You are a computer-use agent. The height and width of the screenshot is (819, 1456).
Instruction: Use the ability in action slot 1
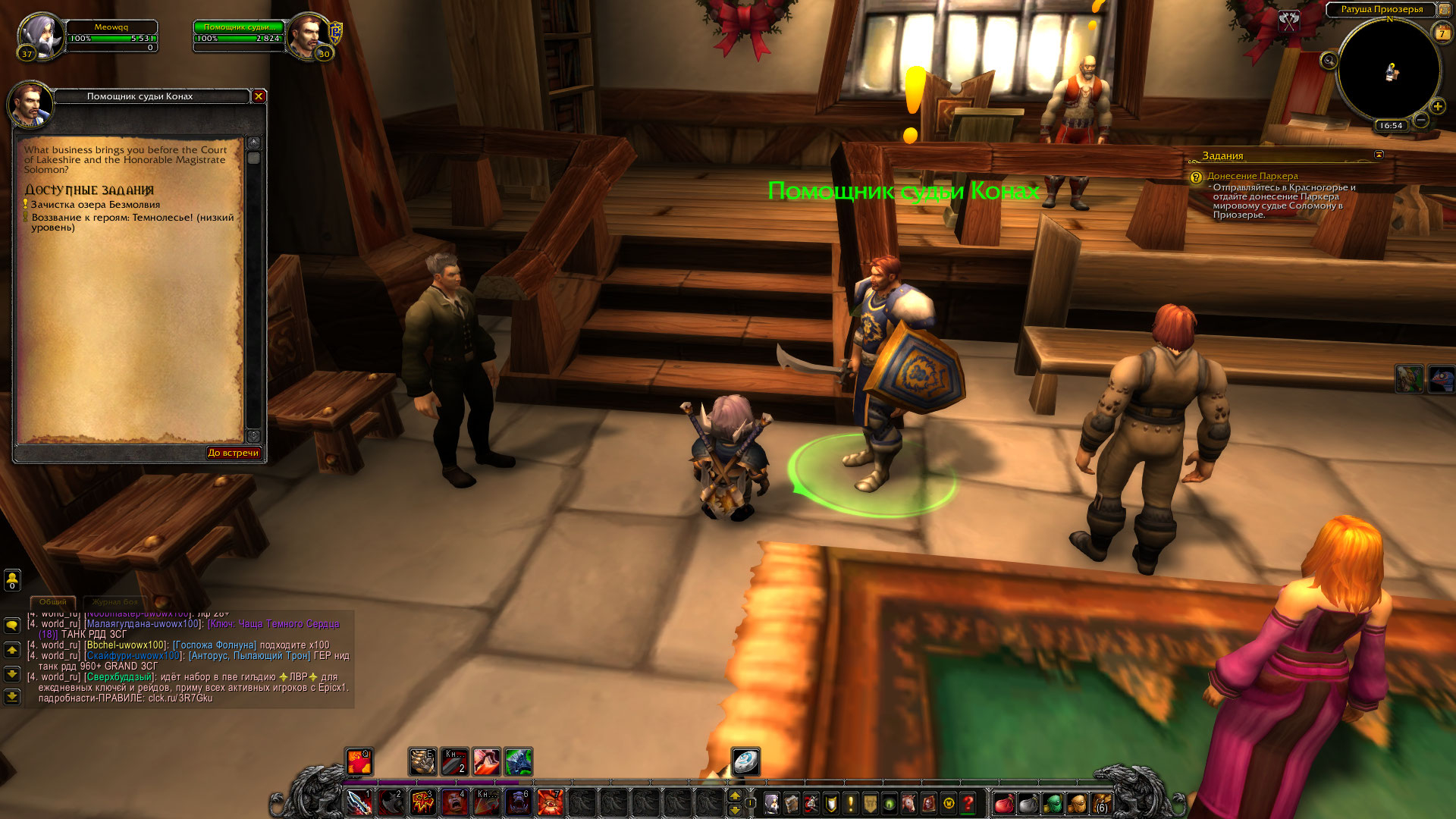pyautogui.click(x=359, y=802)
